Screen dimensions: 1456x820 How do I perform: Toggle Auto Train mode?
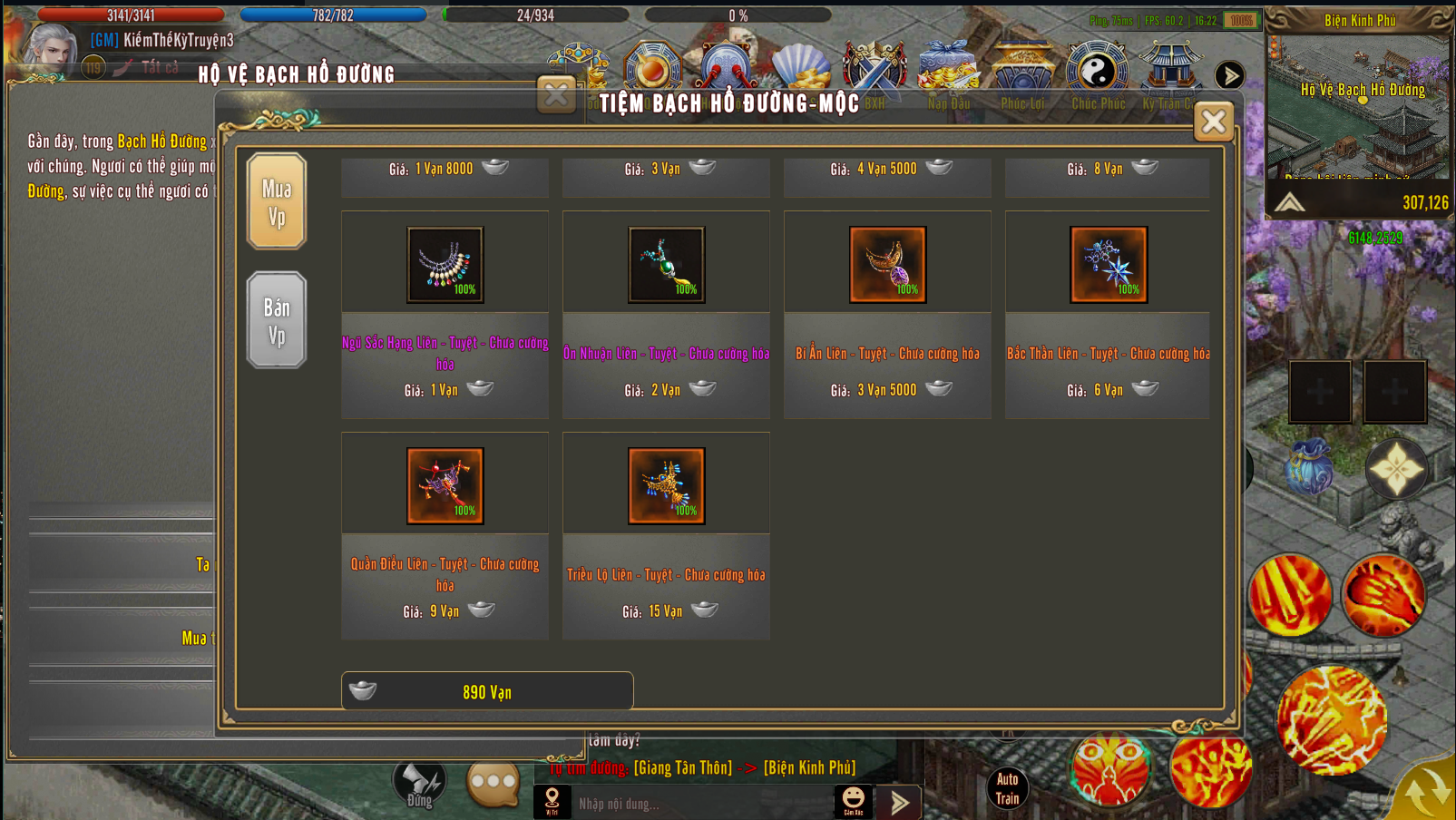click(1007, 788)
